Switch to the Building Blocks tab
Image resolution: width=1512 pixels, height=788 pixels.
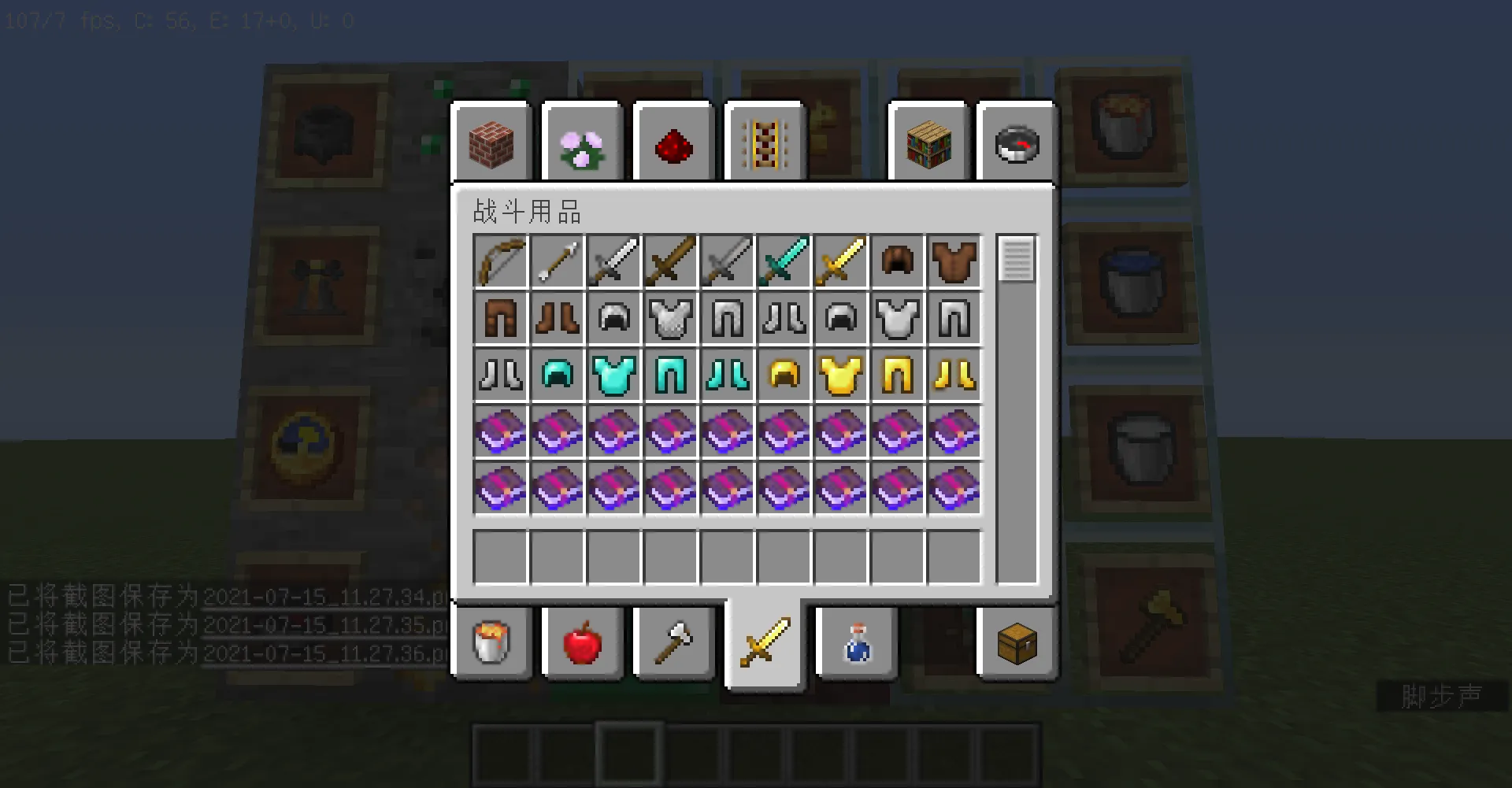(492, 142)
